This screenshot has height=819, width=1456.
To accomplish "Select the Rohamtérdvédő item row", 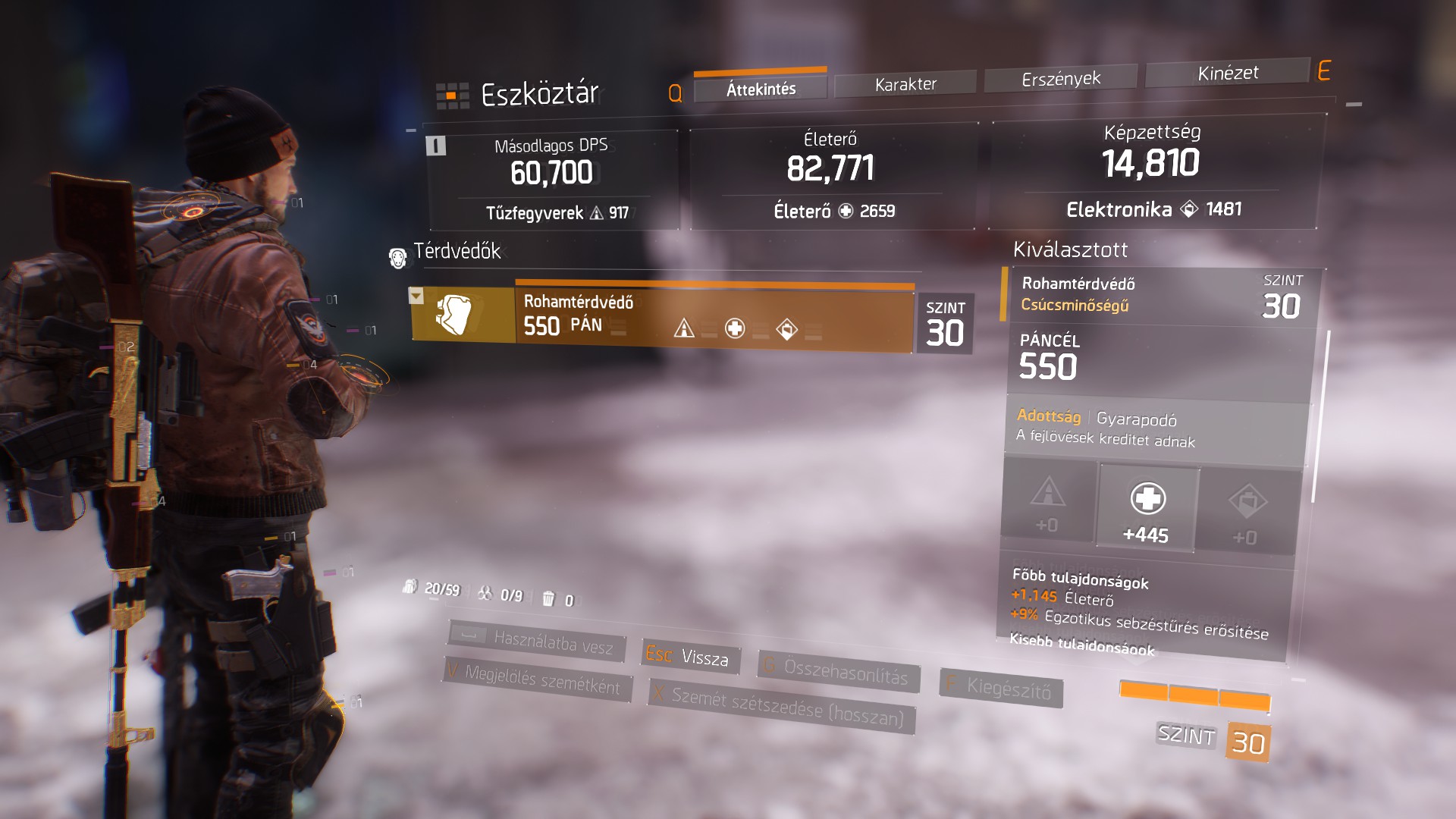I will click(x=713, y=317).
